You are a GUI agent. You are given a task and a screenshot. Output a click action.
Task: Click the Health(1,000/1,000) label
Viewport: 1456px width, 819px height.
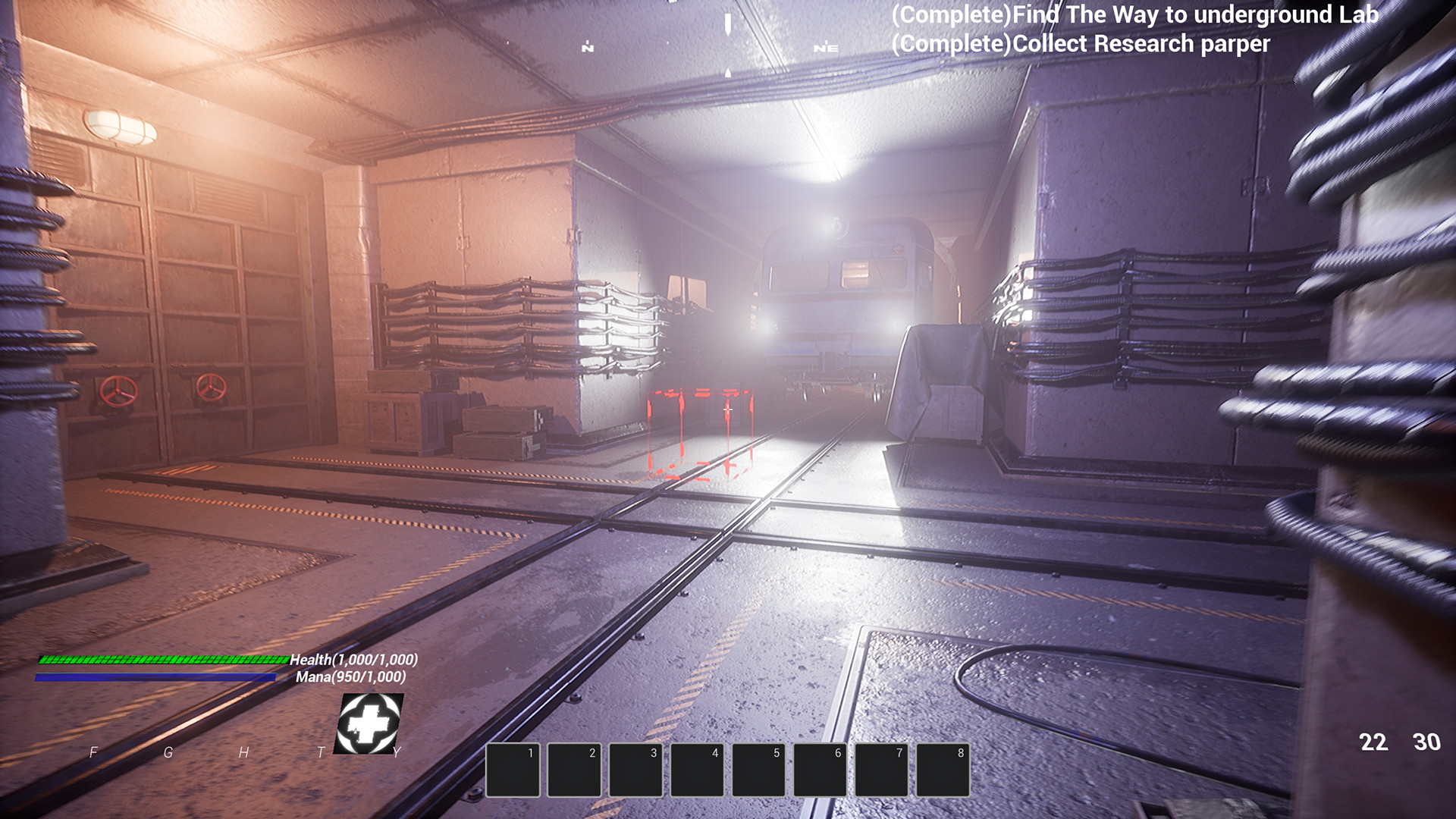(353, 661)
